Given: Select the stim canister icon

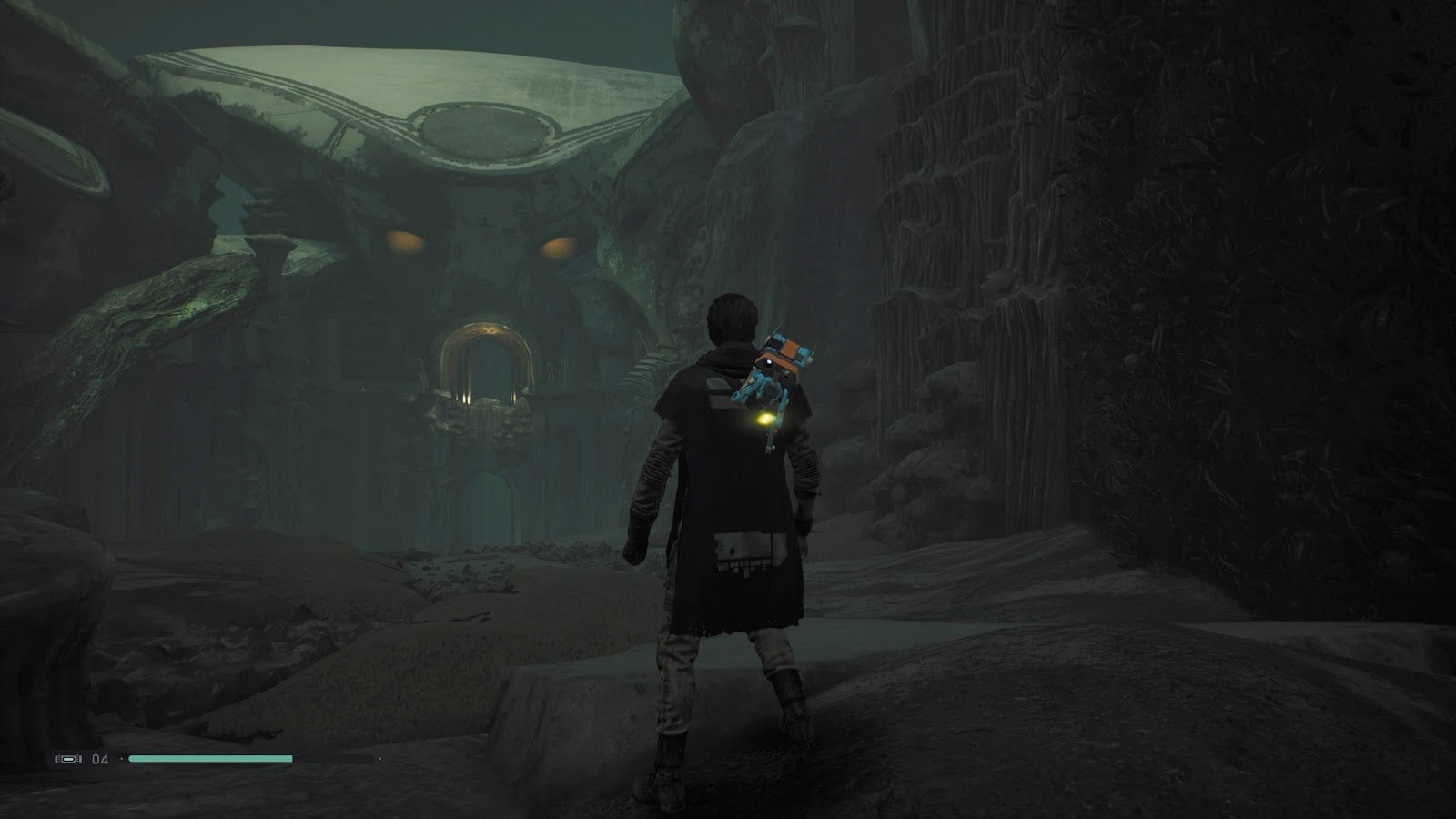Looking at the screenshot, I should pyautogui.click(x=68, y=758).
